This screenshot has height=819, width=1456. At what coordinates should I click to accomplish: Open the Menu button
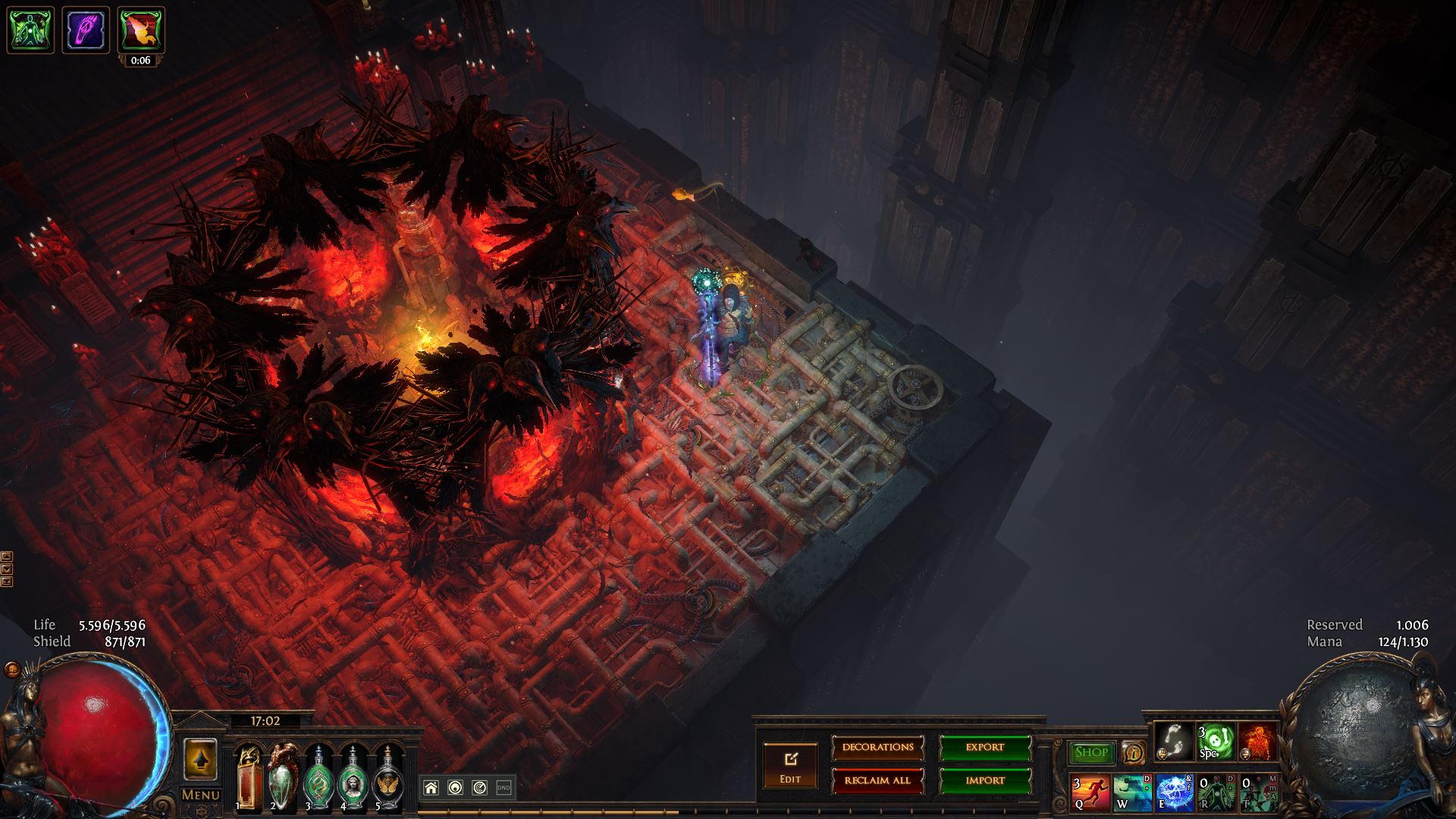[x=201, y=795]
